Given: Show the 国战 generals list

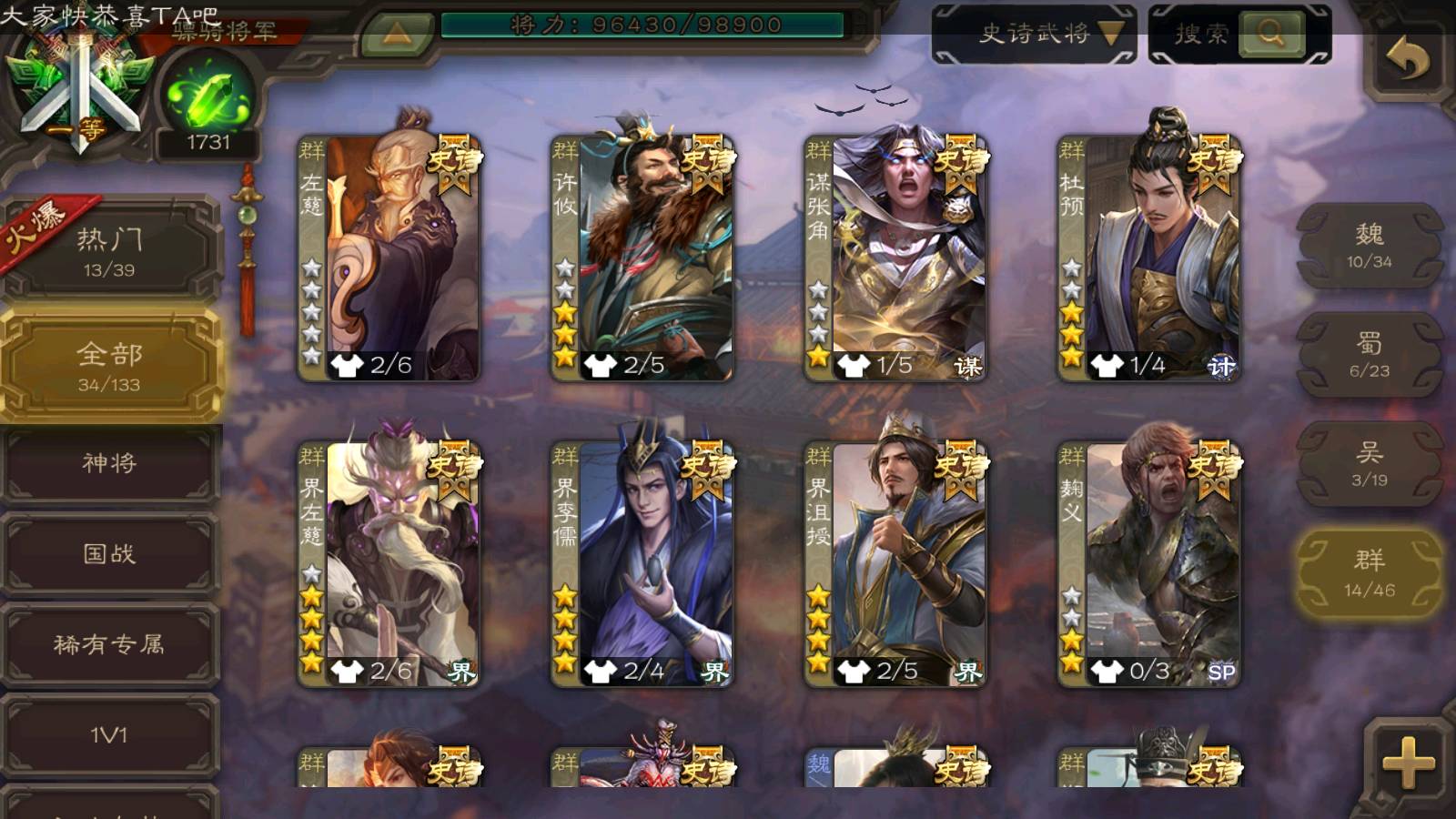Looking at the screenshot, I should point(109,554).
